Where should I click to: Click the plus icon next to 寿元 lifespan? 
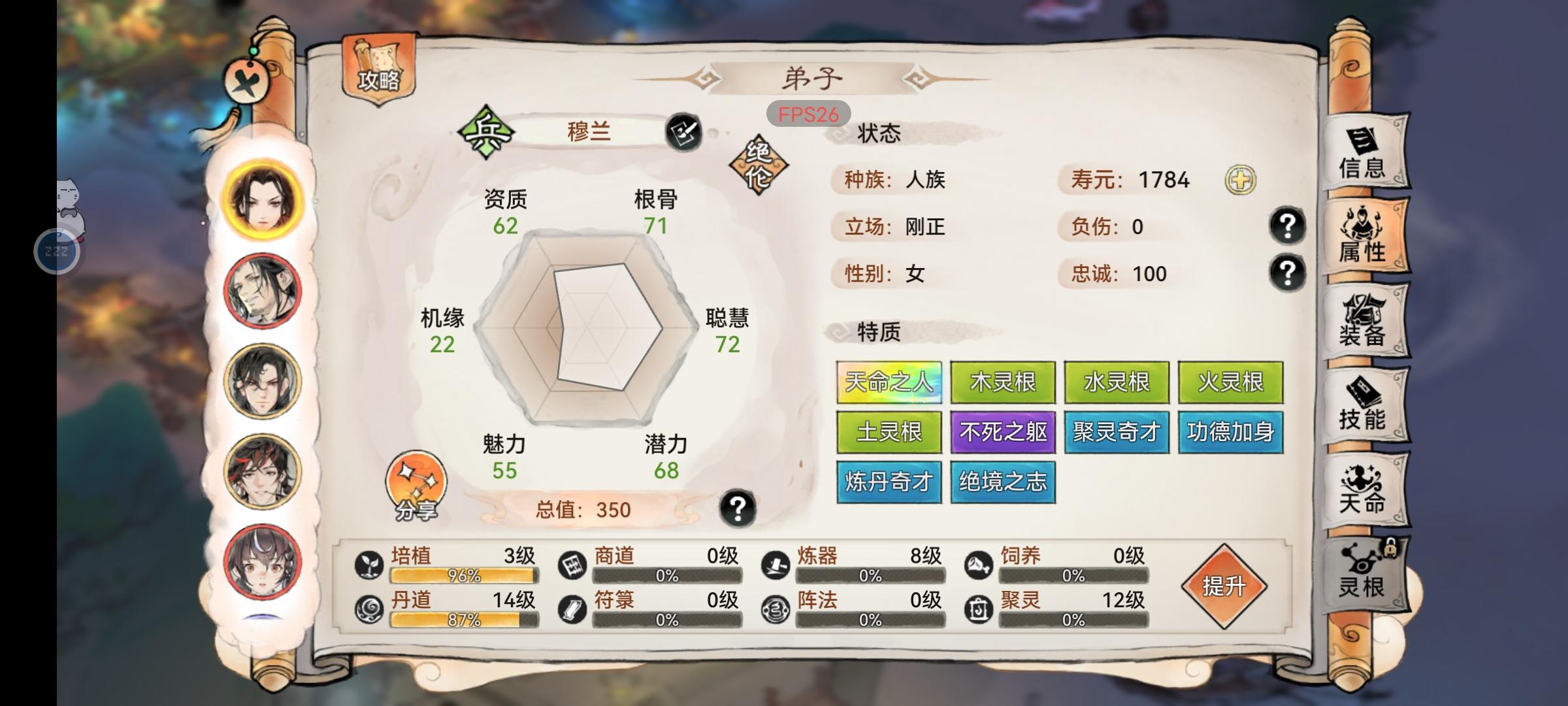[1241, 182]
